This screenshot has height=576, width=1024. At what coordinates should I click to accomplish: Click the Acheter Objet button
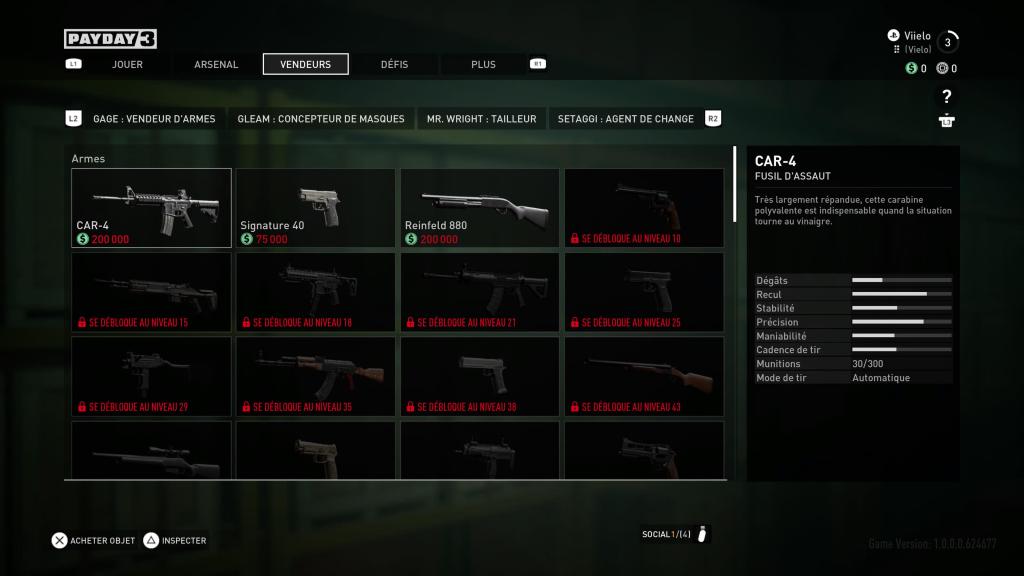pos(94,540)
